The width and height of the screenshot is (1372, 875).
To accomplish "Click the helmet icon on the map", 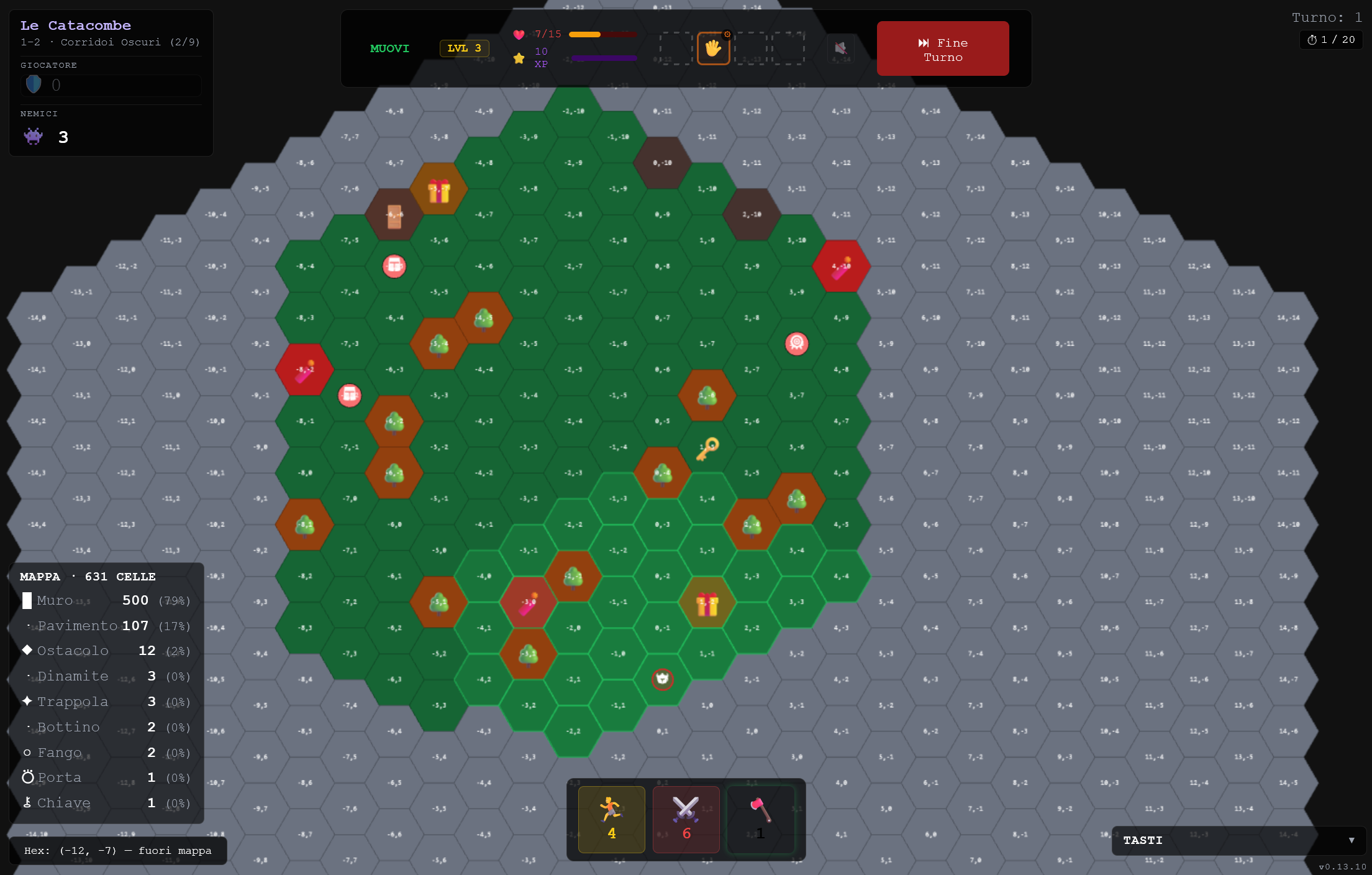I will coord(662,679).
